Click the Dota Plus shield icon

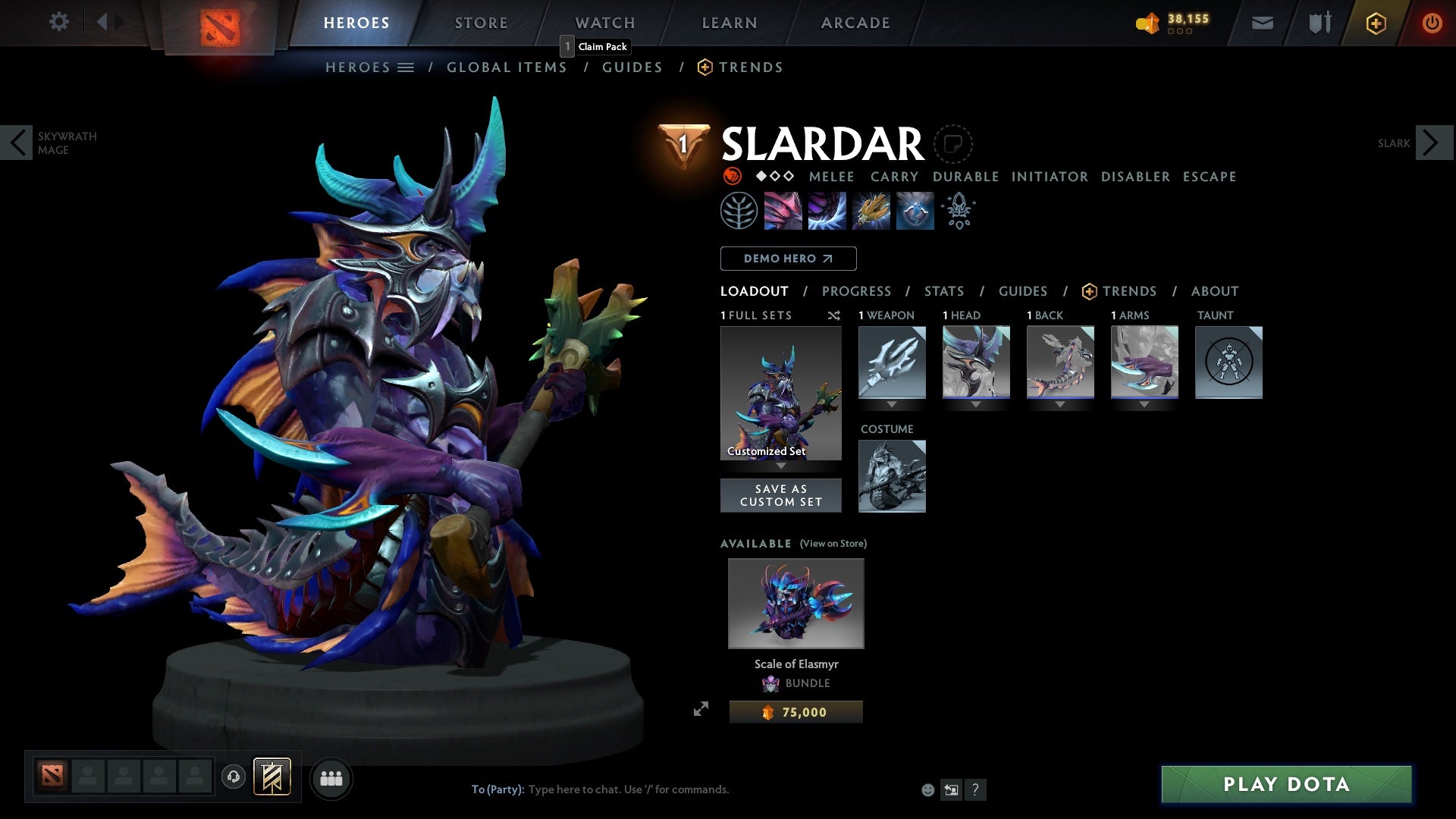point(1375,22)
